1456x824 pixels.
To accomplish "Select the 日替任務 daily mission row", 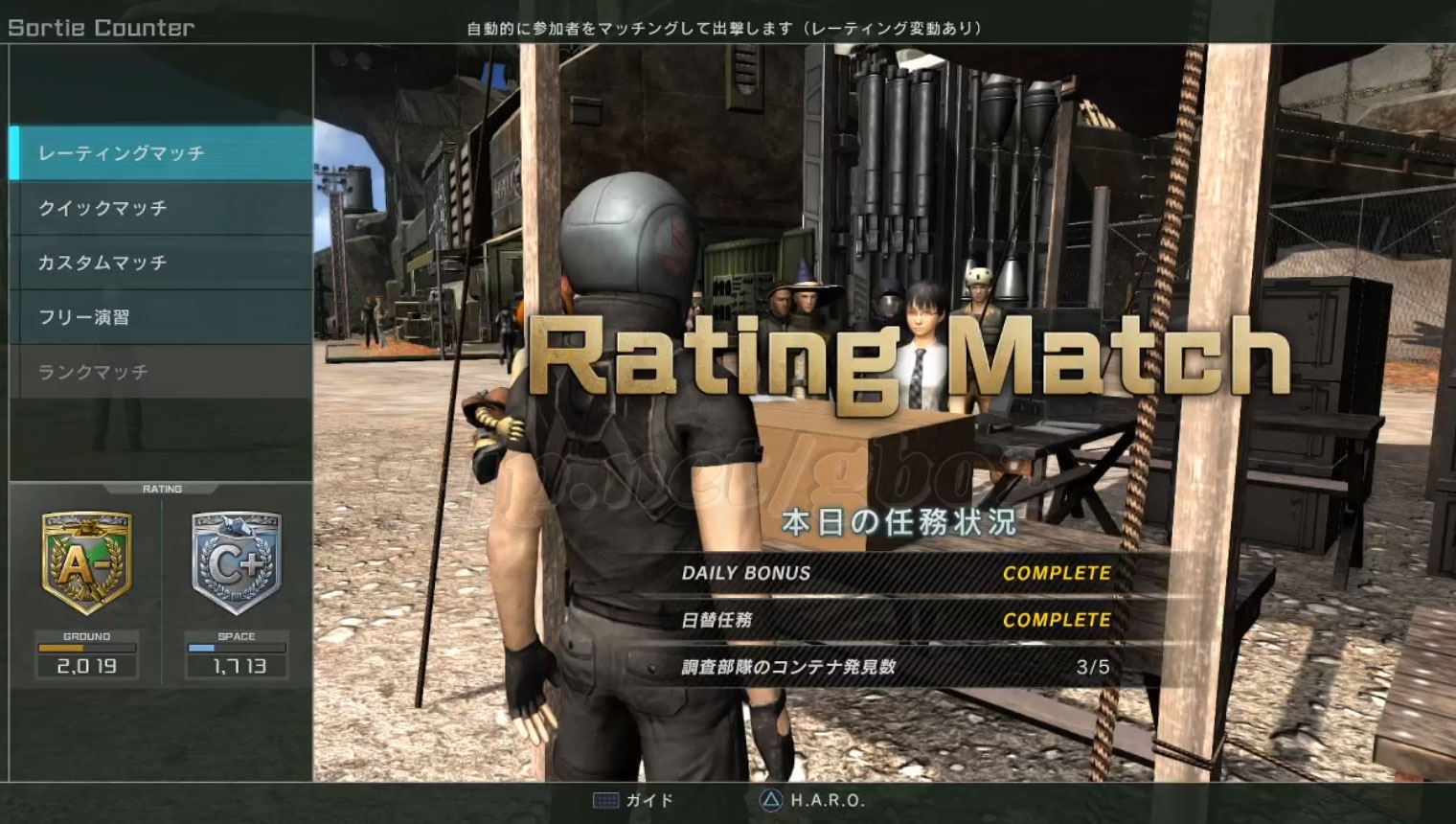I will 896,620.
